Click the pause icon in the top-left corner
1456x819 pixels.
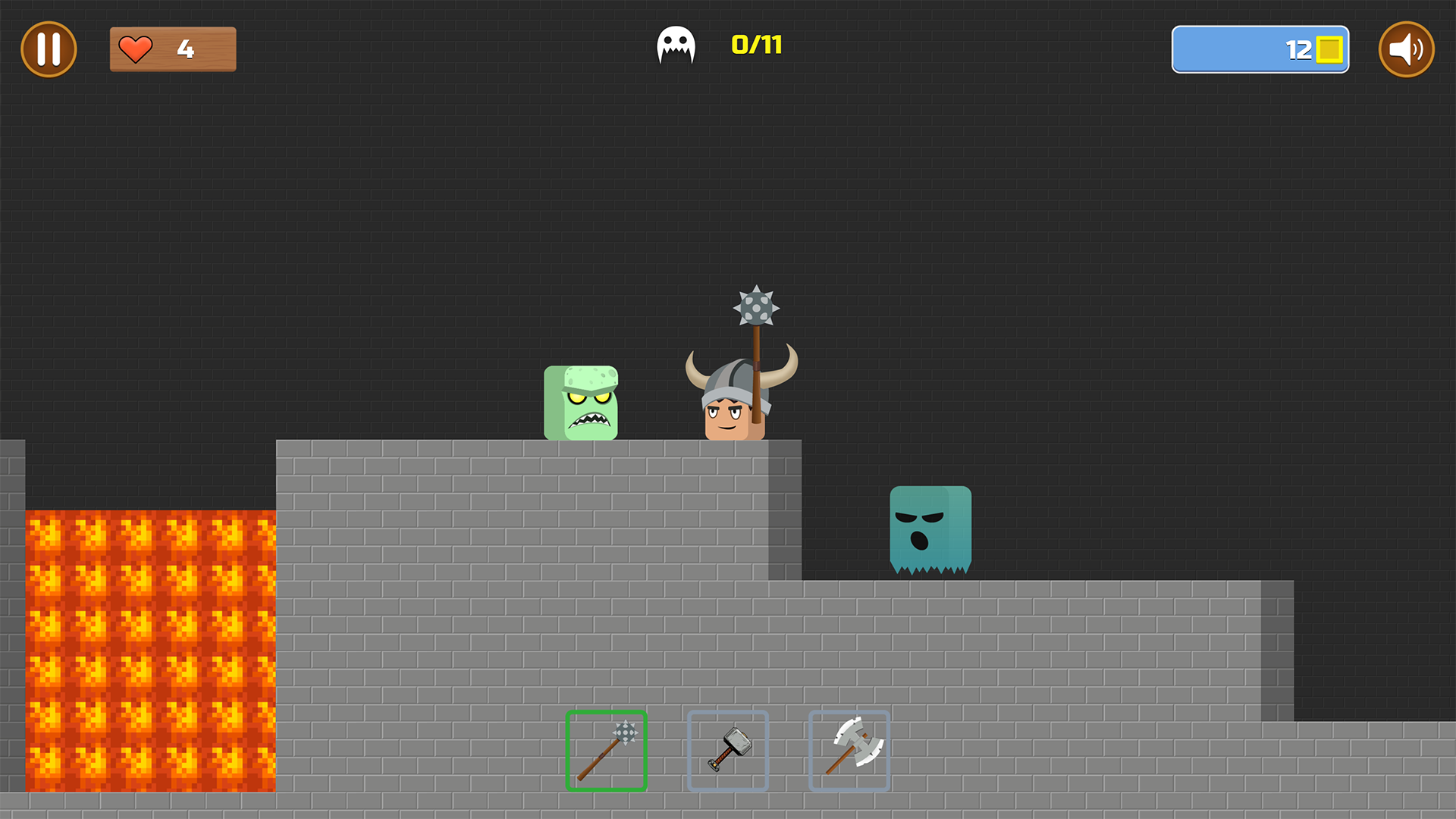click(x=49, y=49)
